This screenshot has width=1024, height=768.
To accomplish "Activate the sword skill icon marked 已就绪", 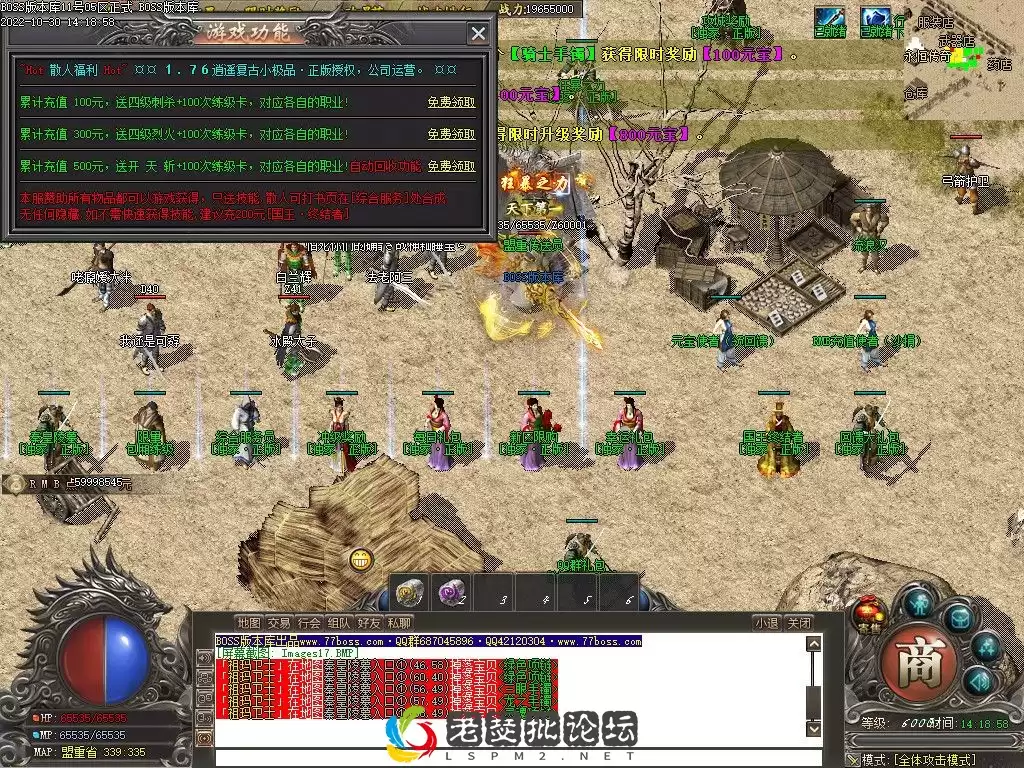I will (829, 18).
